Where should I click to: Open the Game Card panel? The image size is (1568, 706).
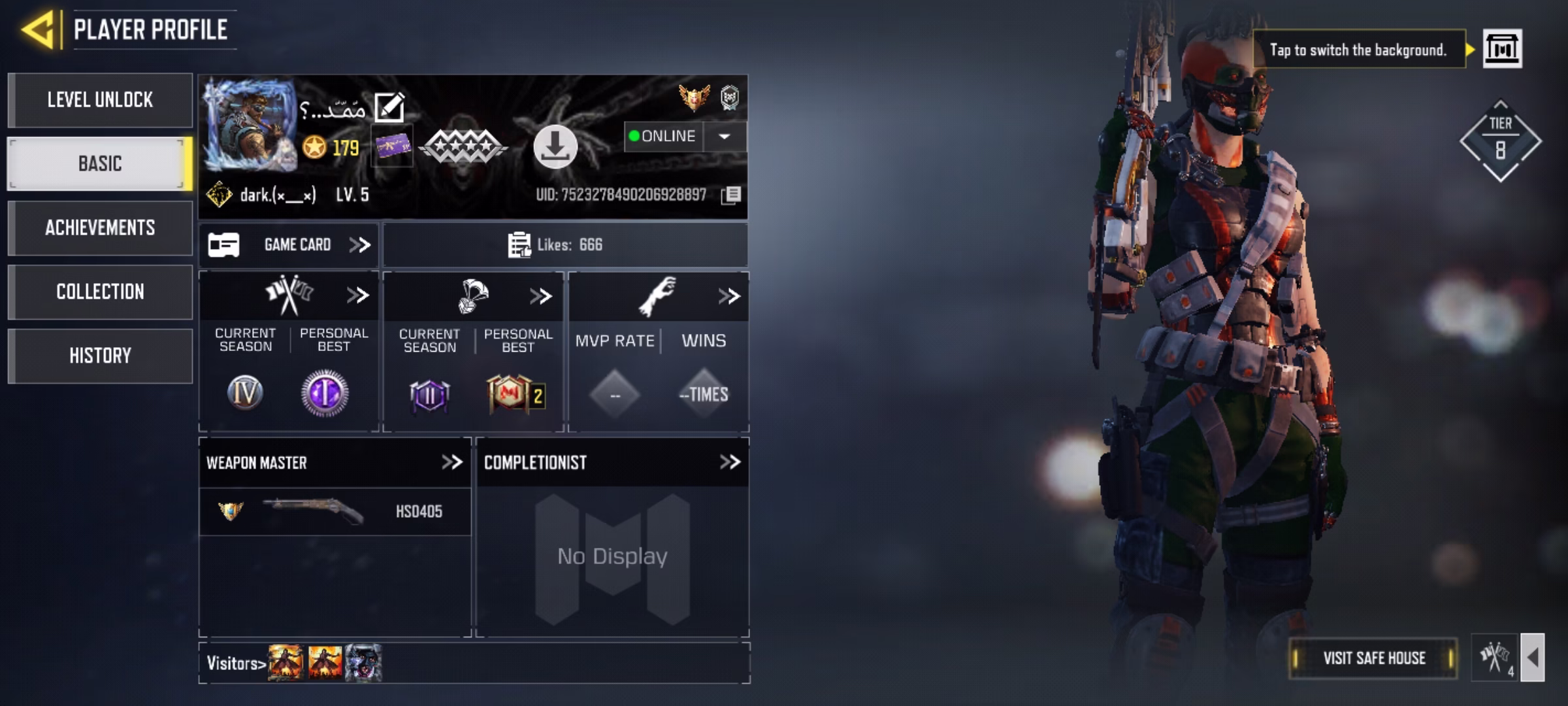click(289, 245)
